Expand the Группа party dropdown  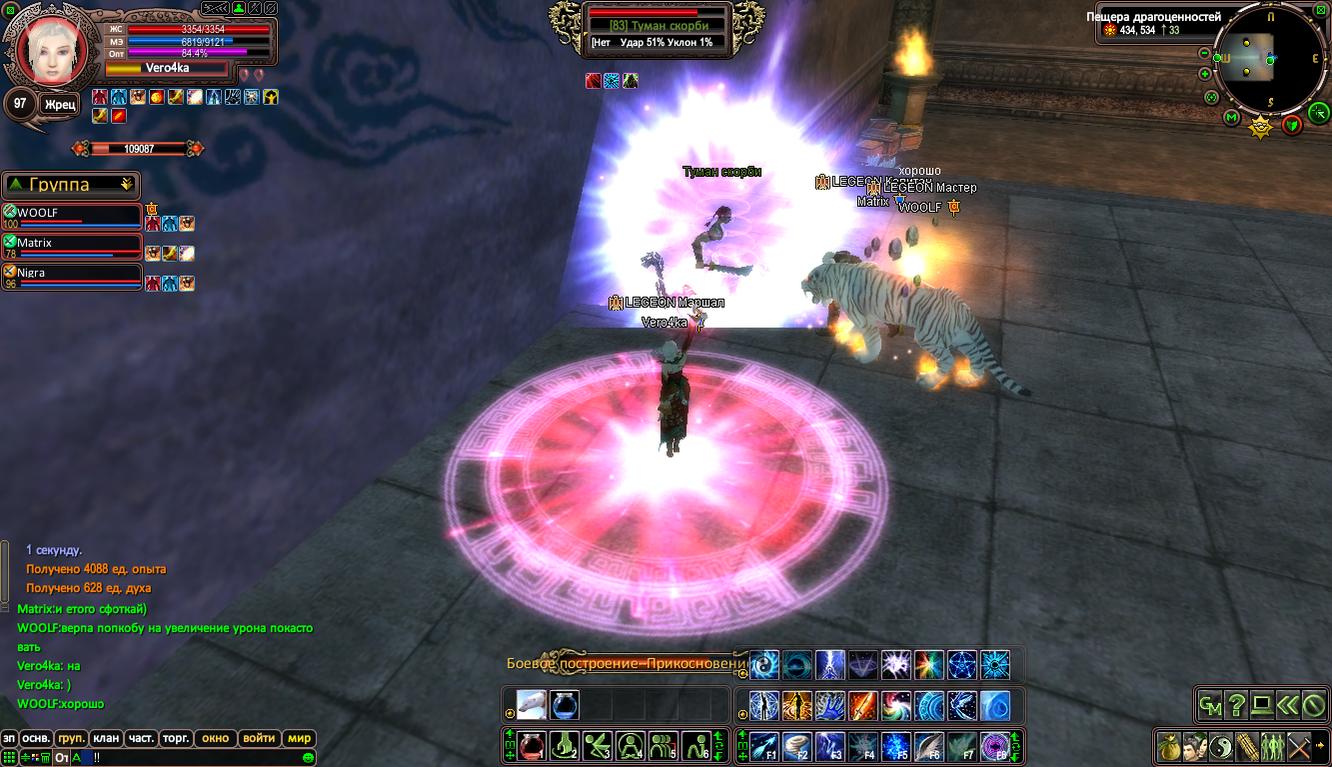point(126,184)
